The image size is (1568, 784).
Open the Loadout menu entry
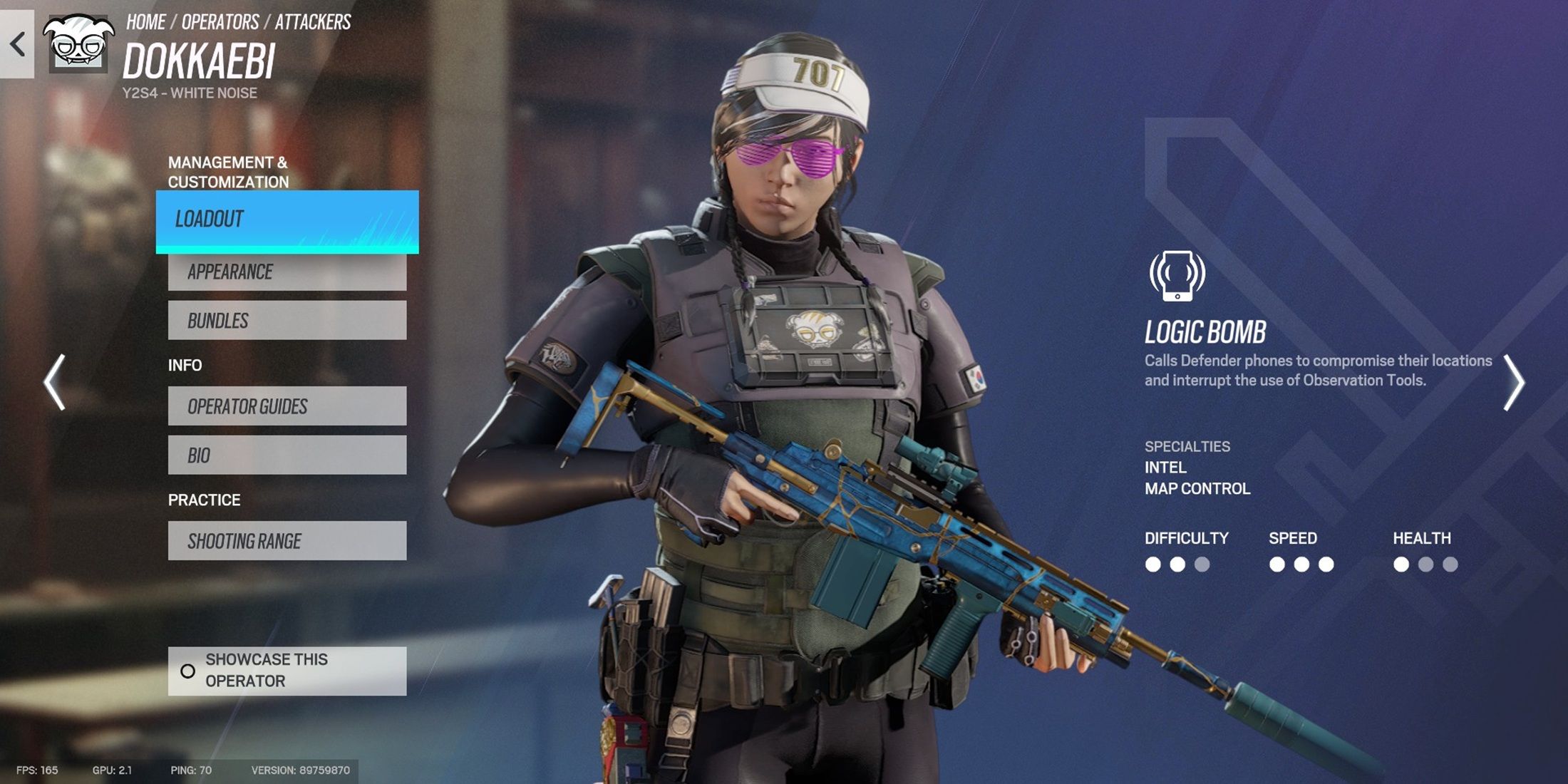click(287, 220)
